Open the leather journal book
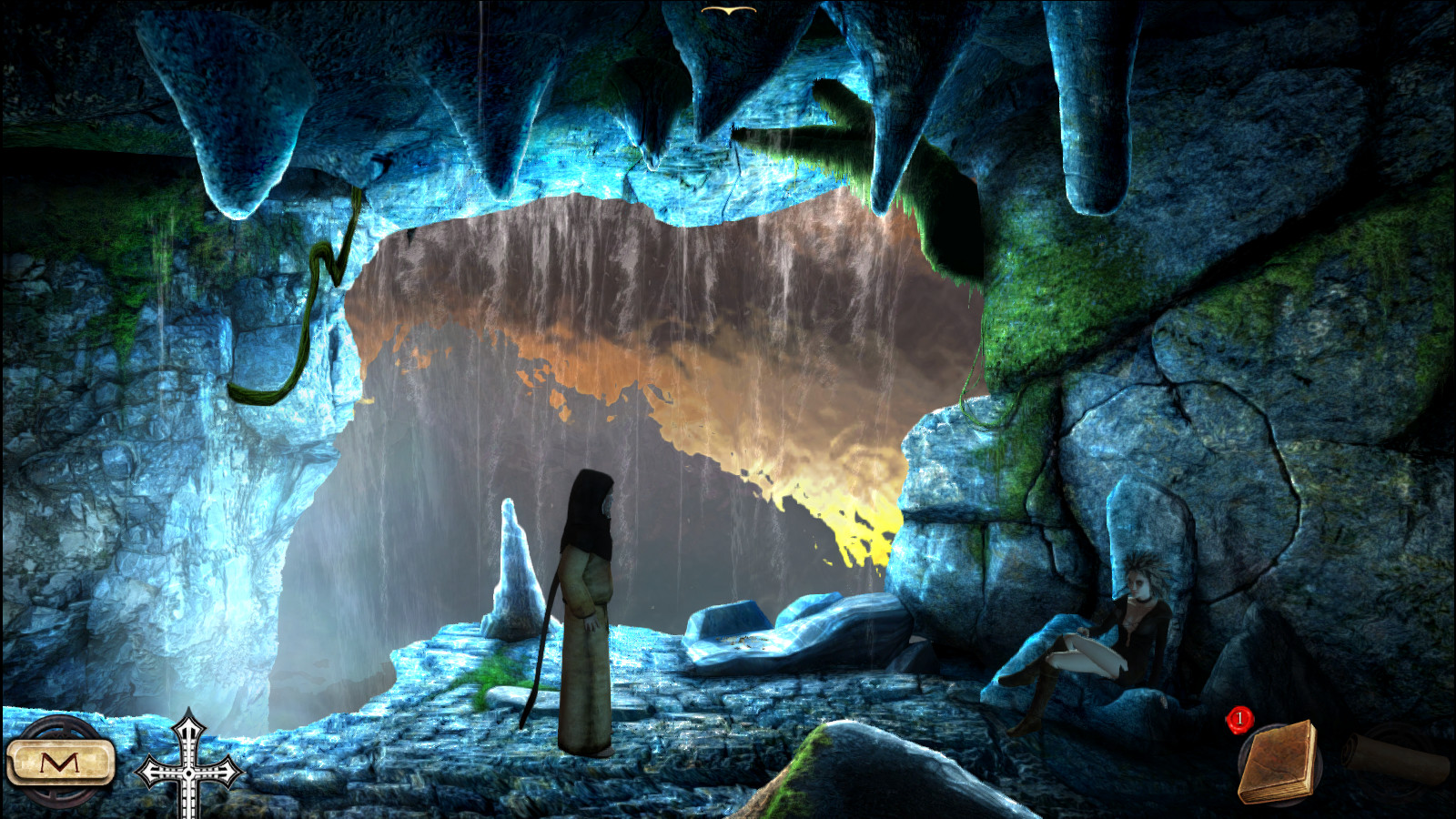 tap(1279, 763)
